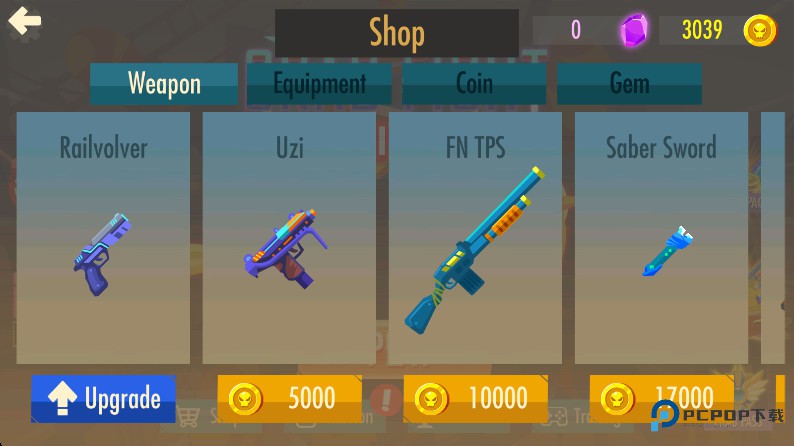This screenshot has height=446, width=794.
Task: Show the Coin shop tab
Action: click(474, 84)
